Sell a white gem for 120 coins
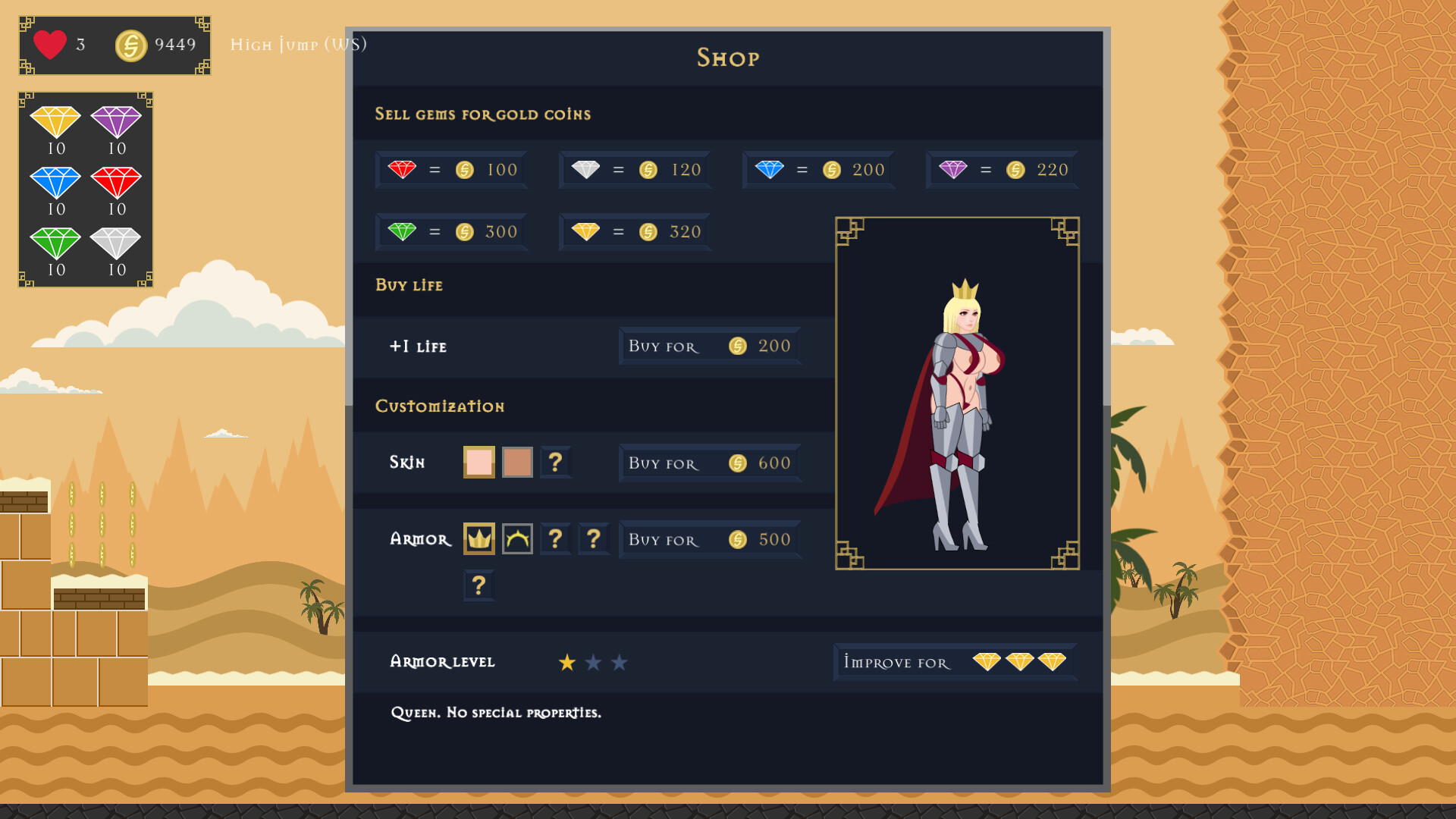Screen dimensions: 1456x819 pyautogui.click(x=635, y=169)
